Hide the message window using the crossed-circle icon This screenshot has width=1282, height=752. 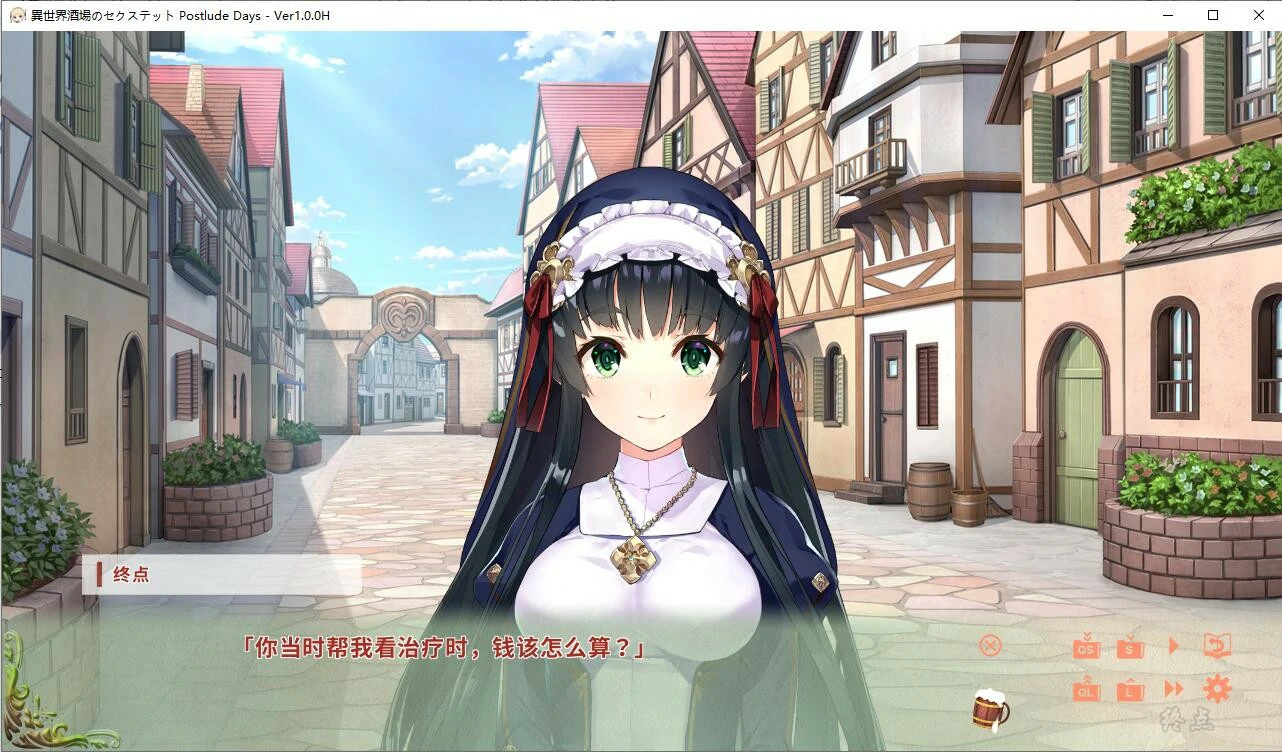[989, 645]
